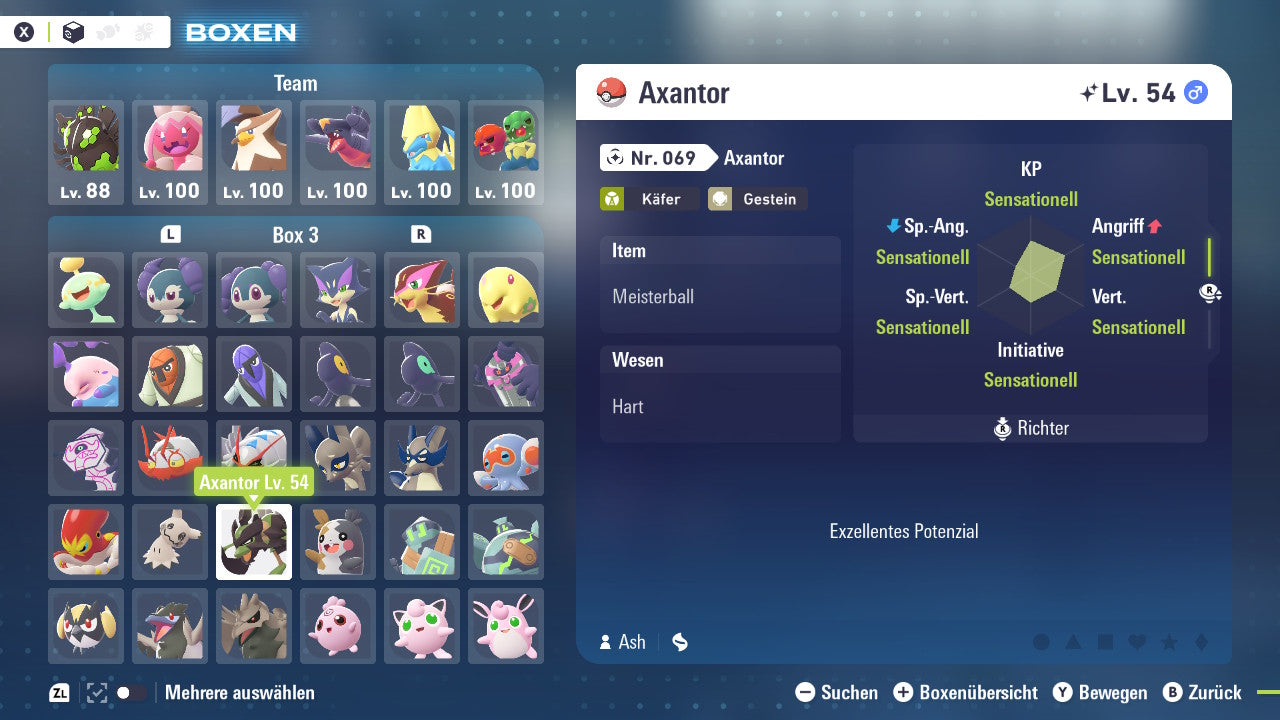Click the L tab to view the previous box
The height and width of the screenshot is (720, 1280).
(x=170, y=235)
